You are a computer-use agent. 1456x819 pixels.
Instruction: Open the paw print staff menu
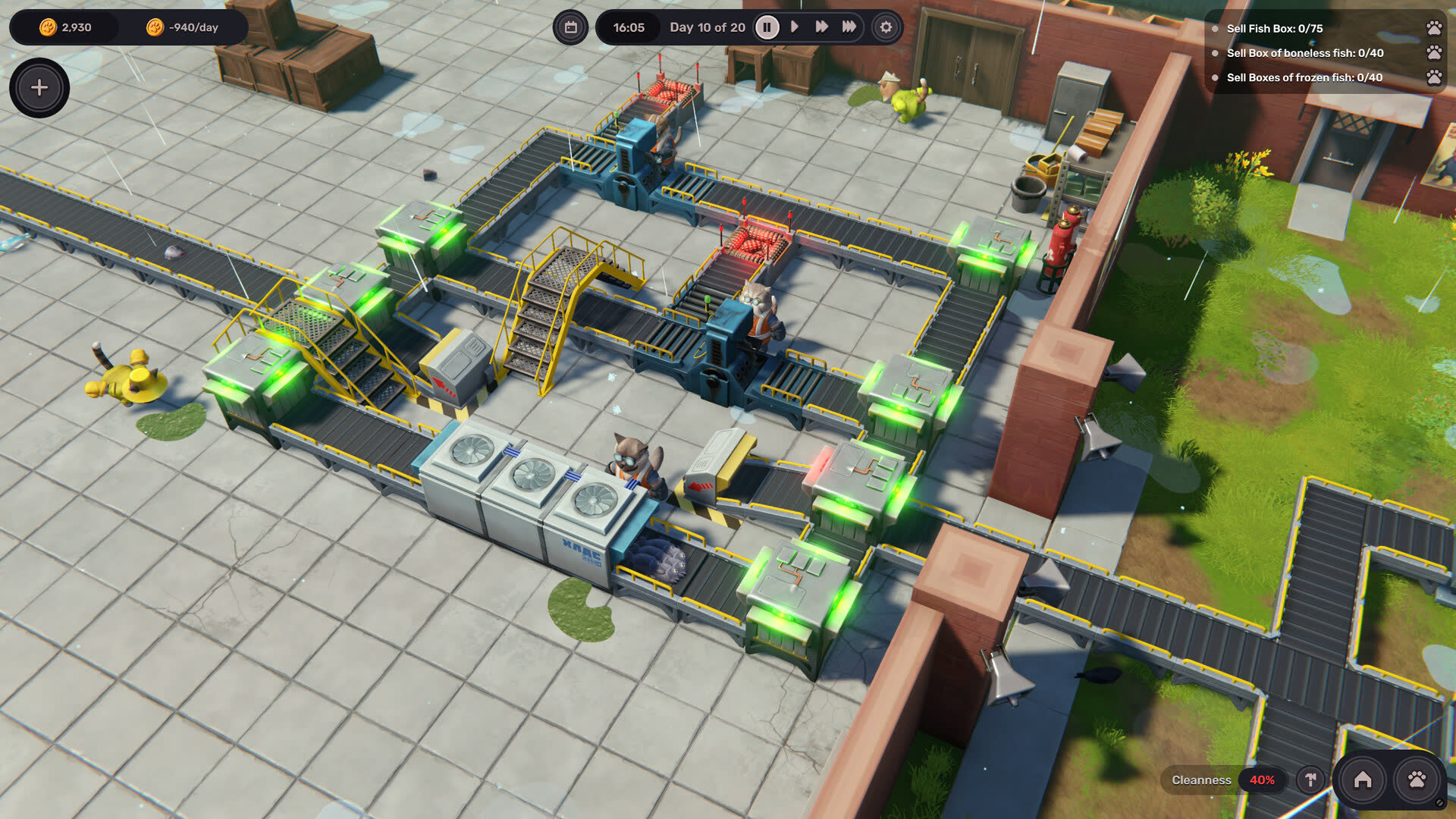[x=1417, y=780]
